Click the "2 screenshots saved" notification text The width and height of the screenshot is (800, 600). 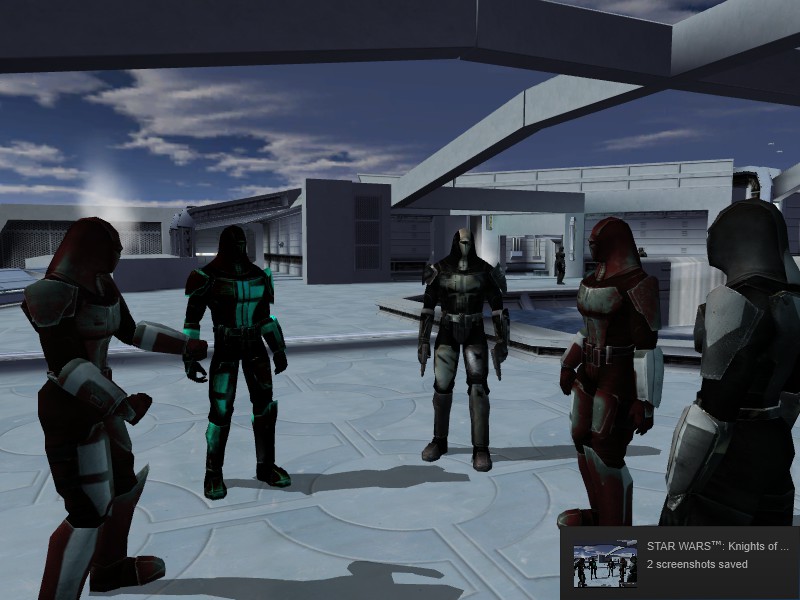697,565
